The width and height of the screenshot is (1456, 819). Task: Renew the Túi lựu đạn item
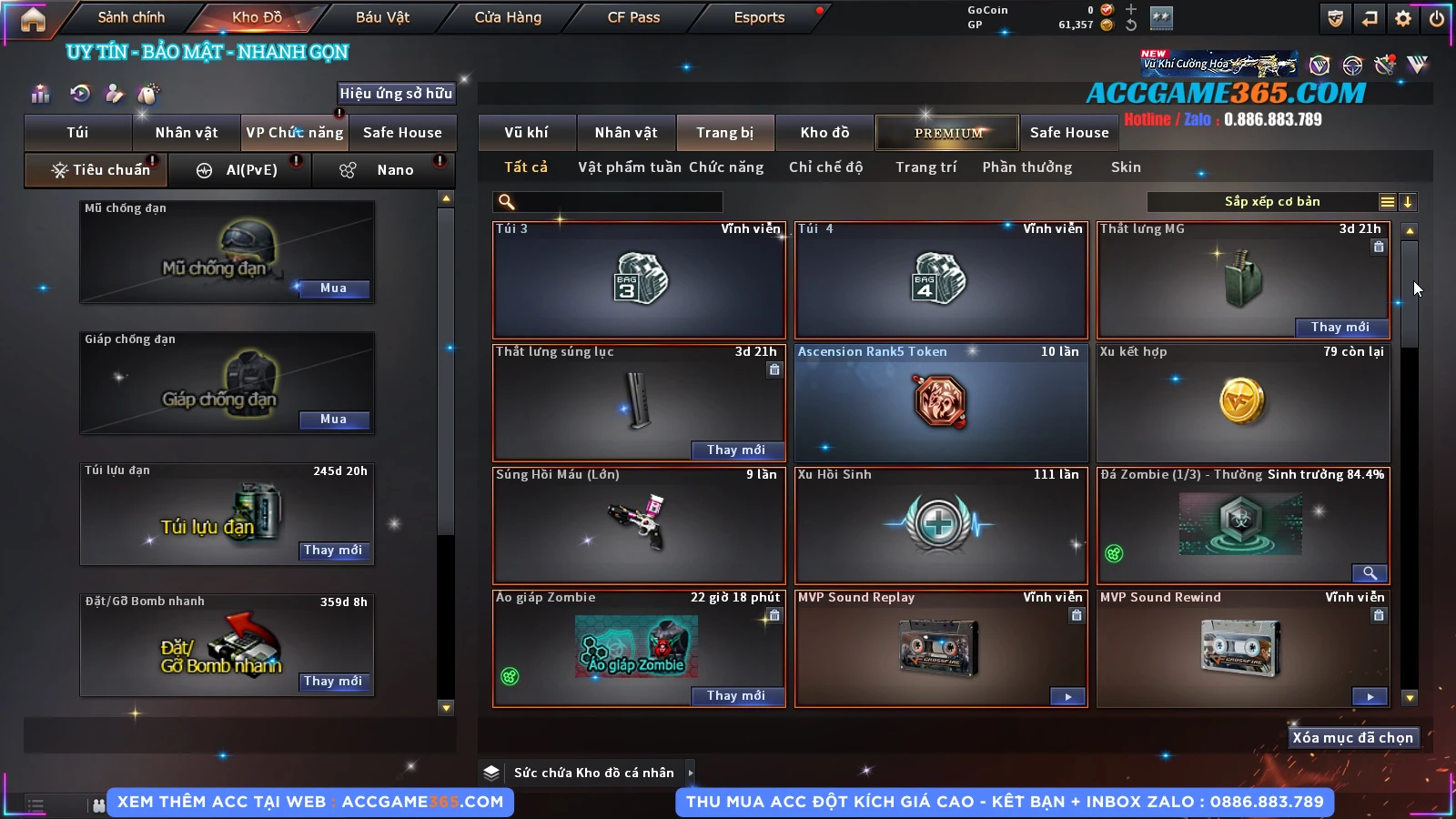coord(333,551)
